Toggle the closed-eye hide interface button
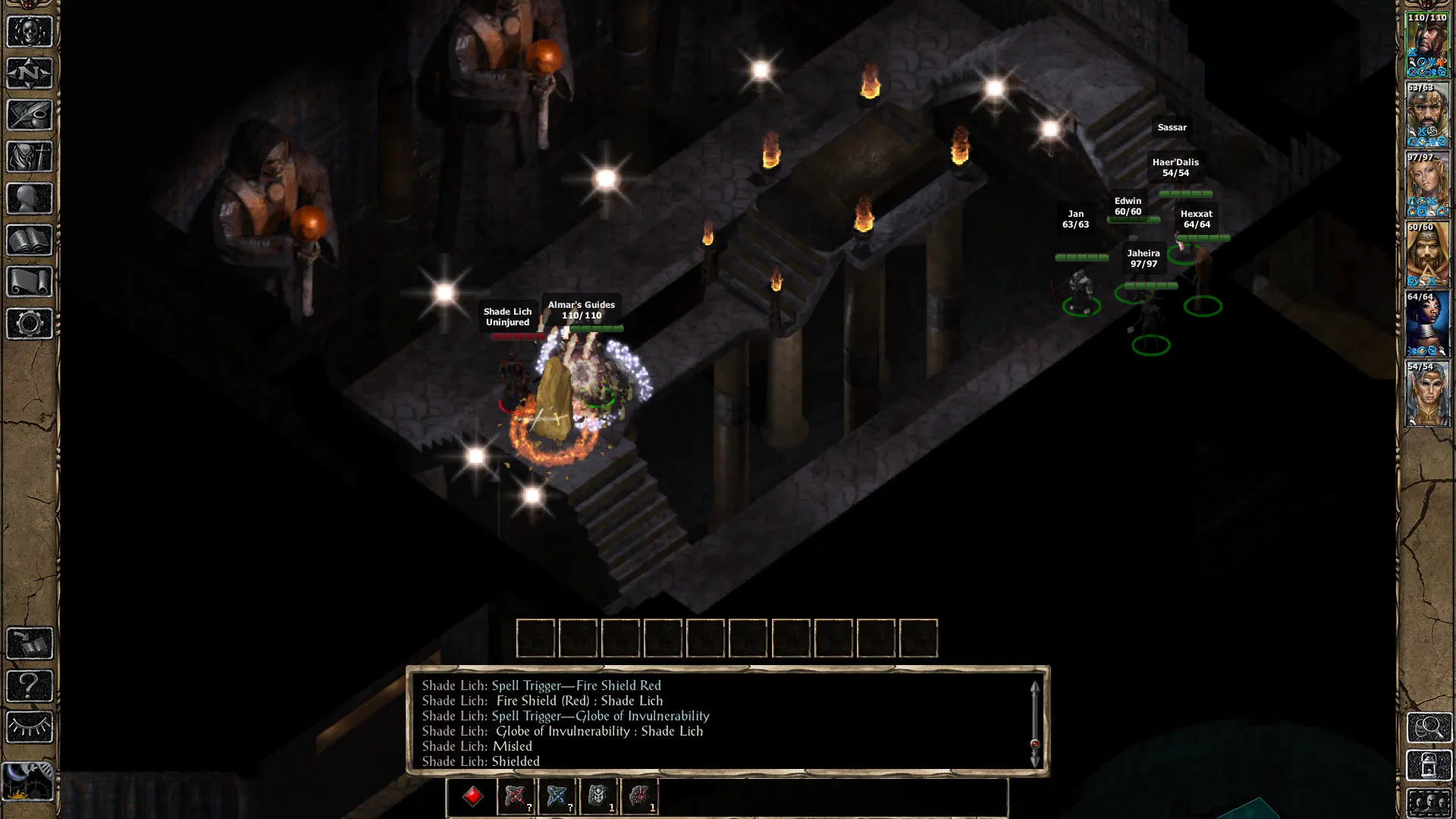This screenshot has width=1456, height=819. click(x=30, y=727)
